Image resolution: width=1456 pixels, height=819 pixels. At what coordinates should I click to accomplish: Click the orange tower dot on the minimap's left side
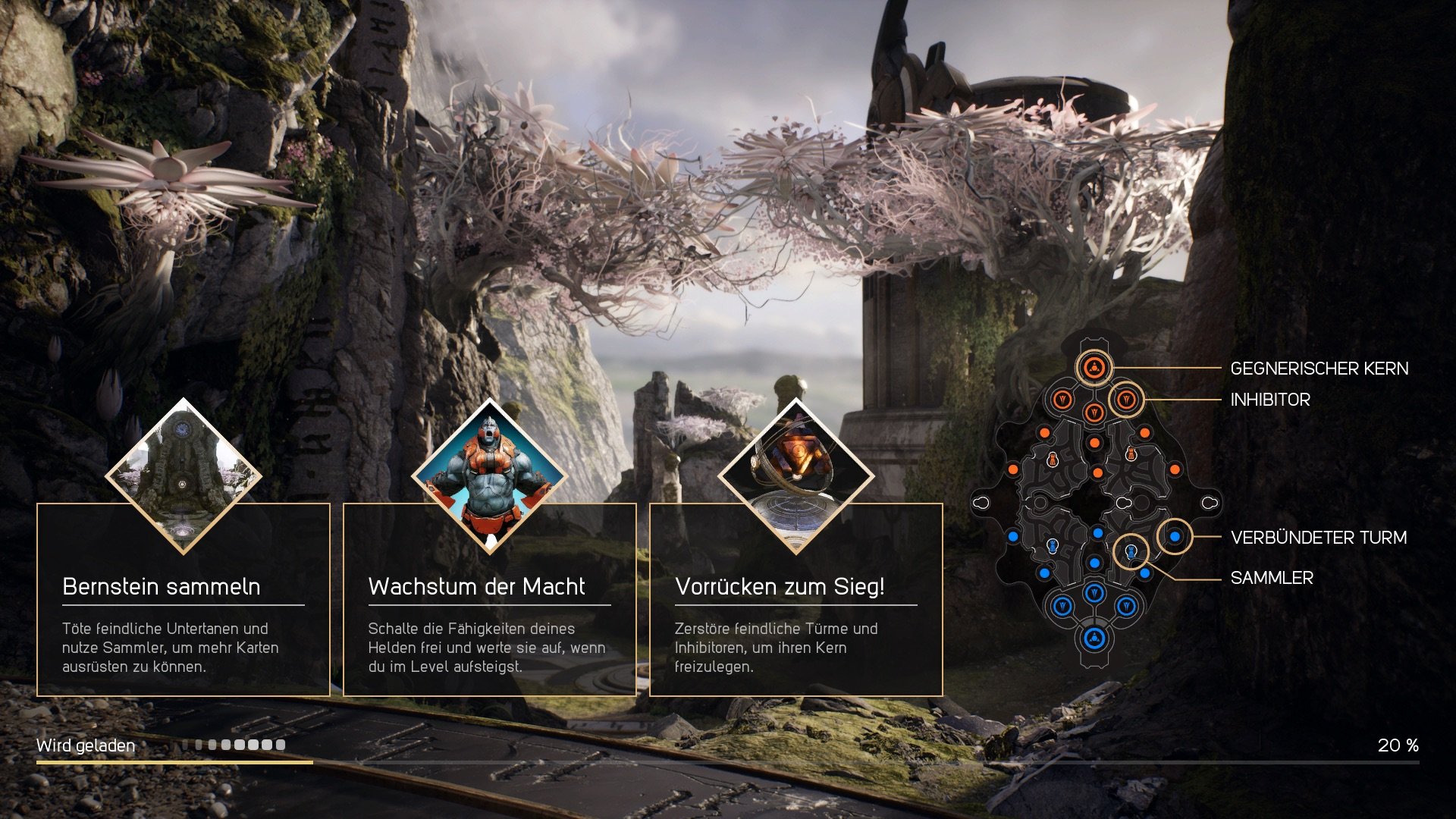point(1012,470)
